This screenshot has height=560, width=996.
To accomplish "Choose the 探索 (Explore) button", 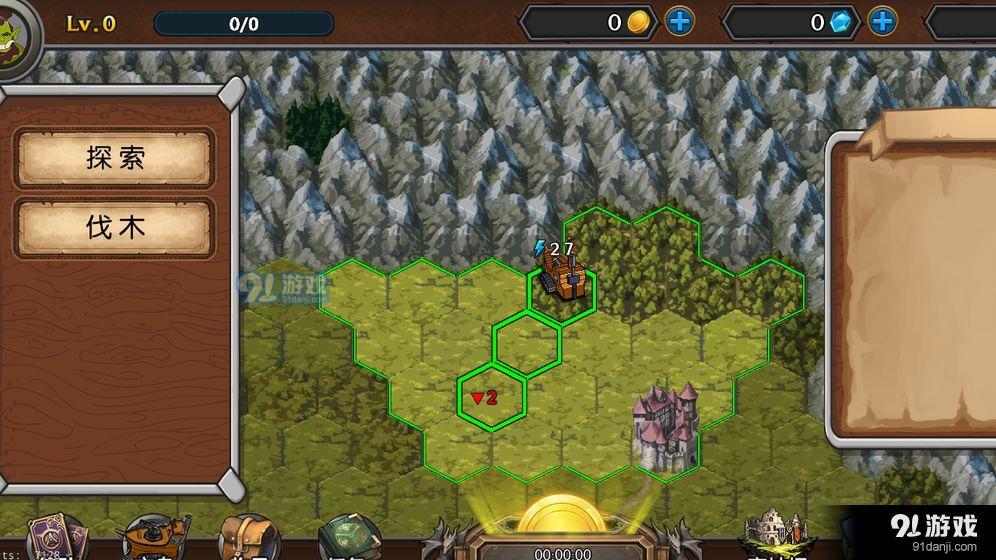I will [x=115, y=158].
